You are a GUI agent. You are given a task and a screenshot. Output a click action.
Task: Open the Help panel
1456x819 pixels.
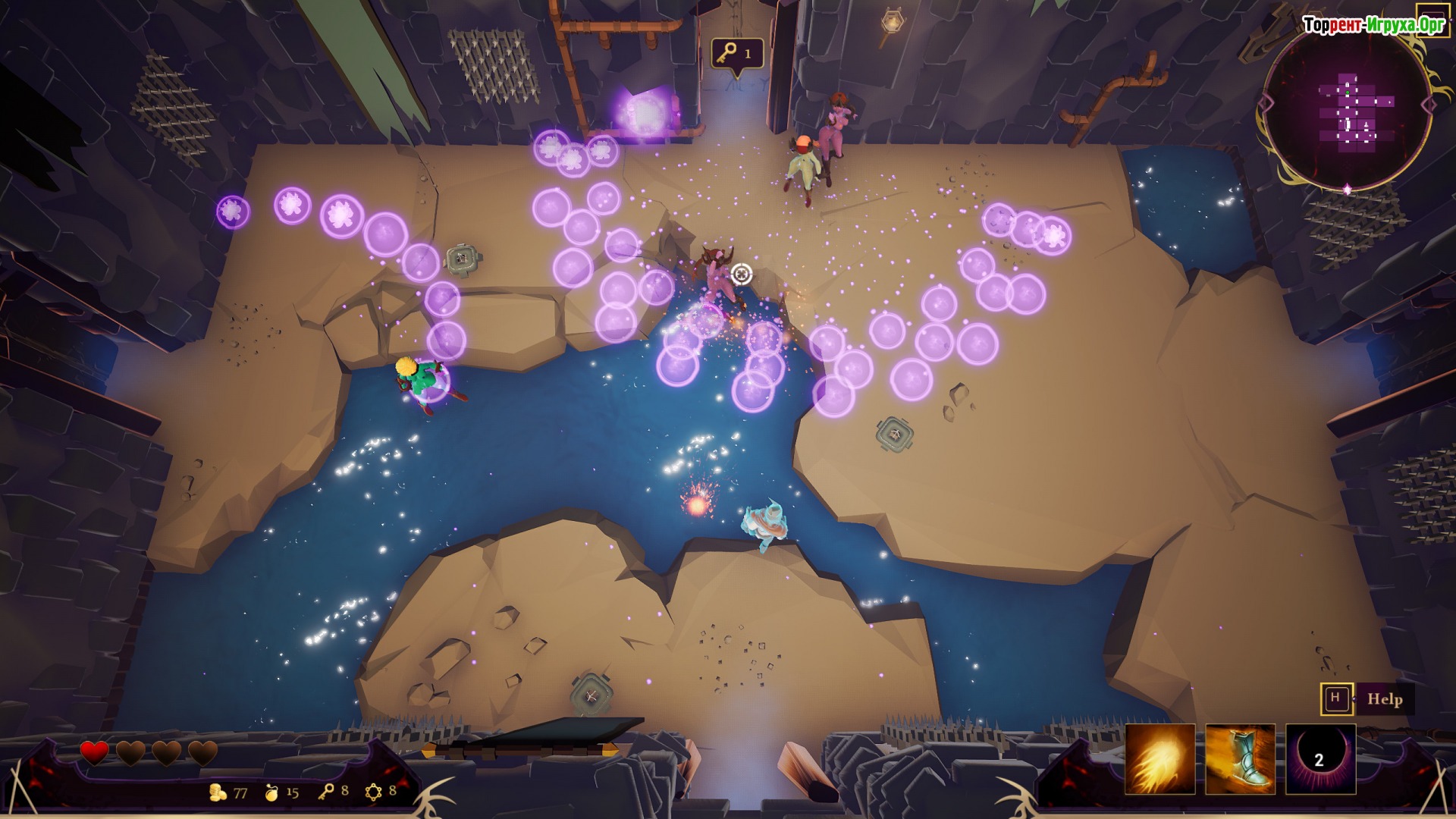point(1383,699)
